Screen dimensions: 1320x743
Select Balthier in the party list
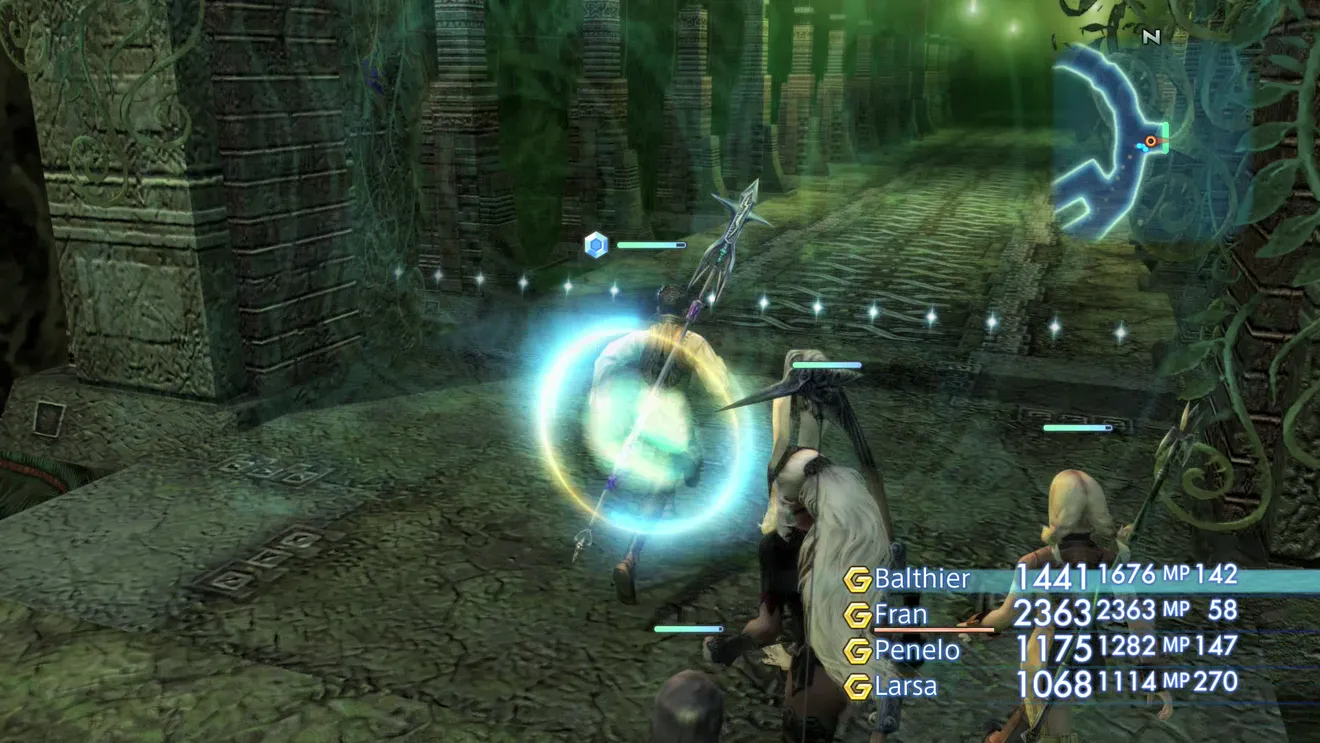coord(921,578)
